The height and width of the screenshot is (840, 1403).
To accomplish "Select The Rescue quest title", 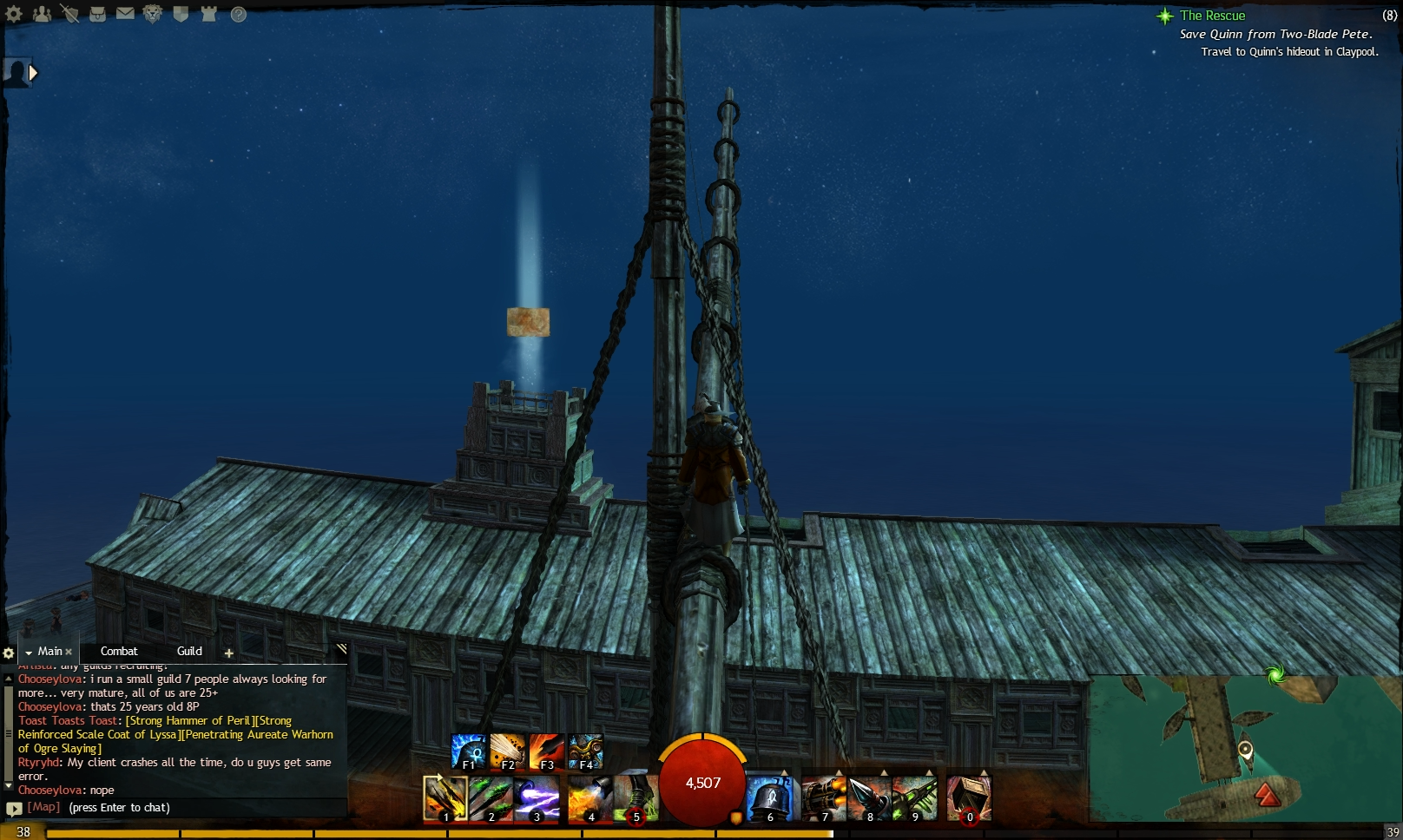I will pyautogui.click(x=1211, y=15).
